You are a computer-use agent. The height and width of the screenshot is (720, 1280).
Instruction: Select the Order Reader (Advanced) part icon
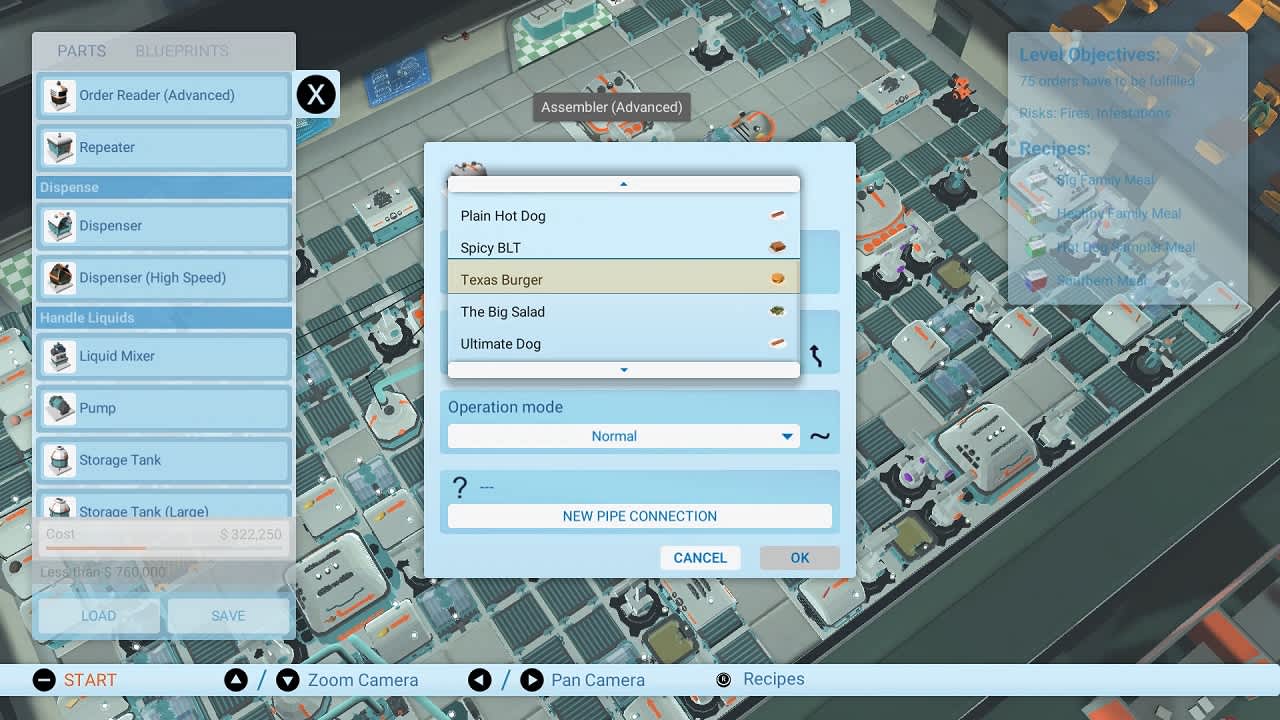60,95
